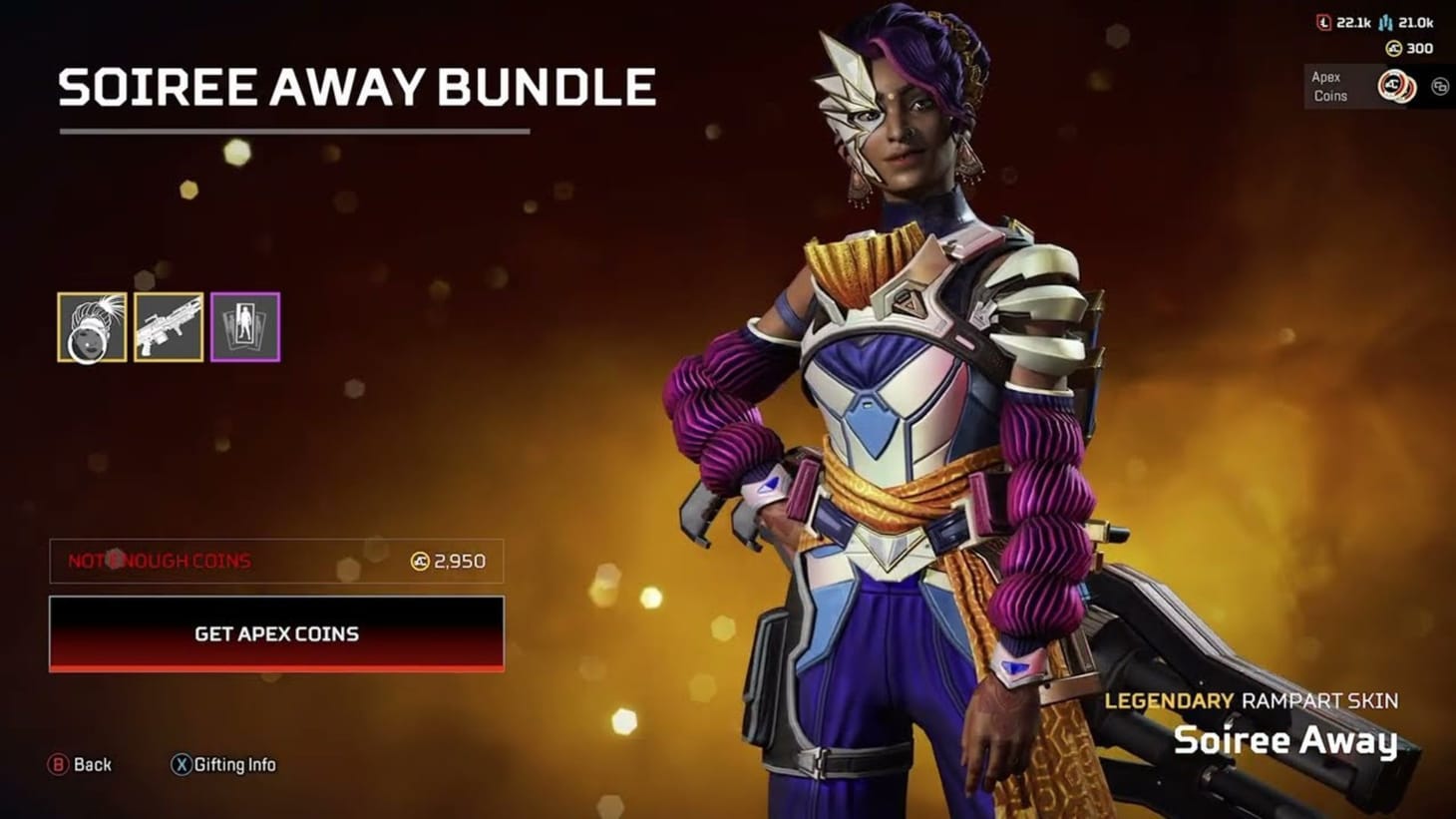
Task: Select the weapon skin icon in the bundle
Action: coord(169,327)
